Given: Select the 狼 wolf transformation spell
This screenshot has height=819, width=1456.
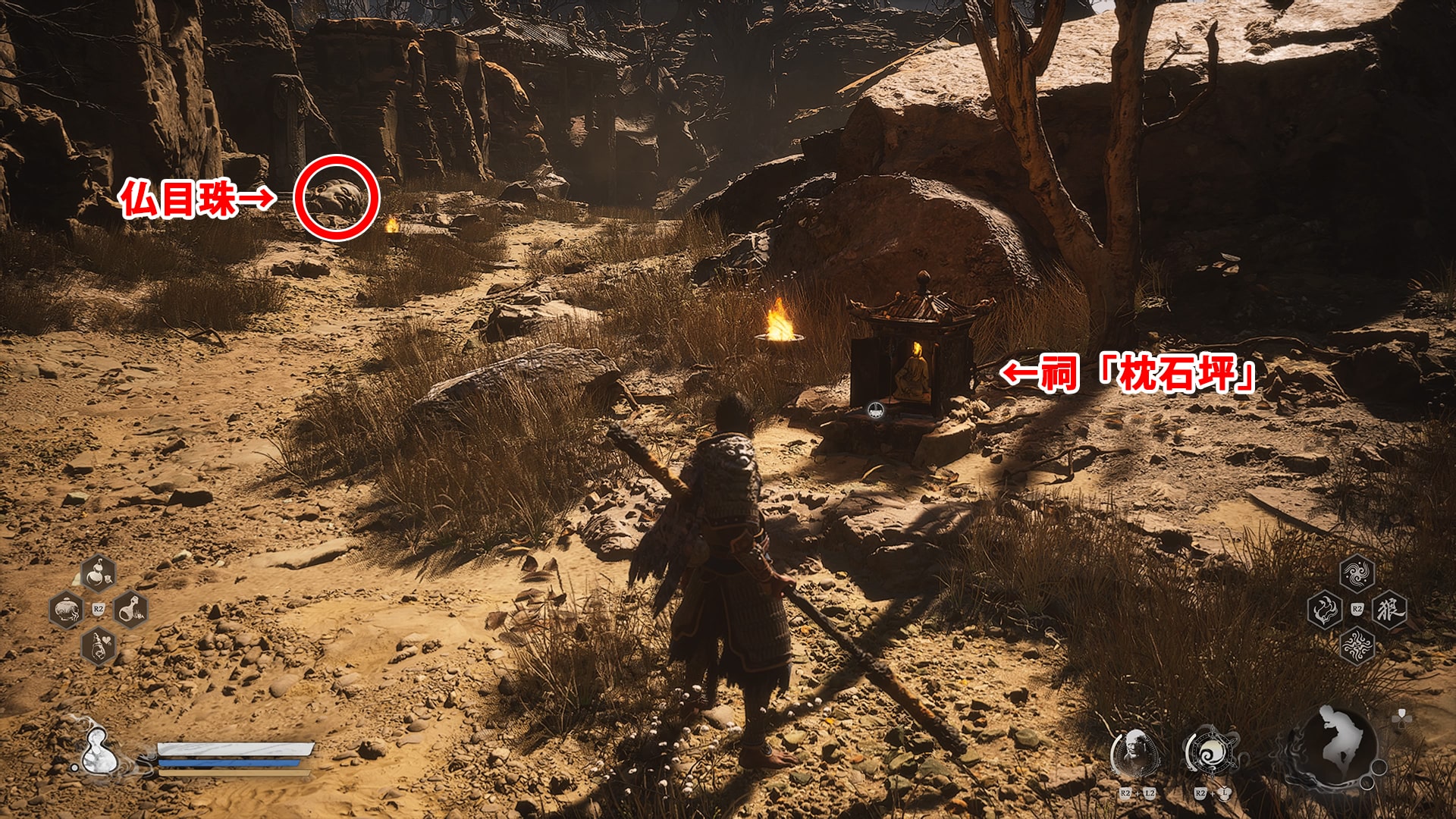Looking at the screenshot, I should [x=1389, y=610].
